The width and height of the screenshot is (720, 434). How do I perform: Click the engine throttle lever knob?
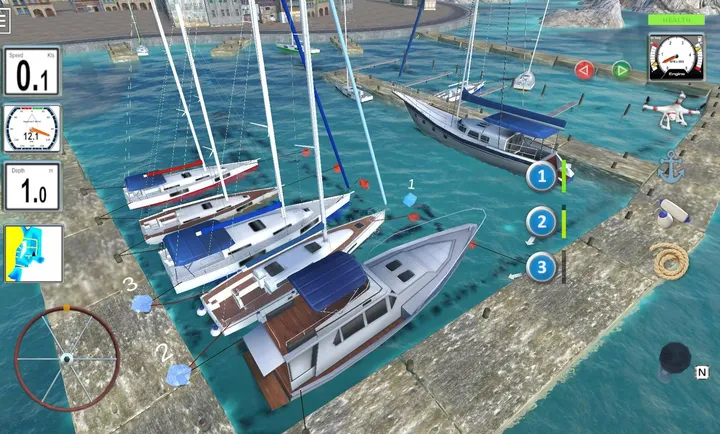point(675,358)
